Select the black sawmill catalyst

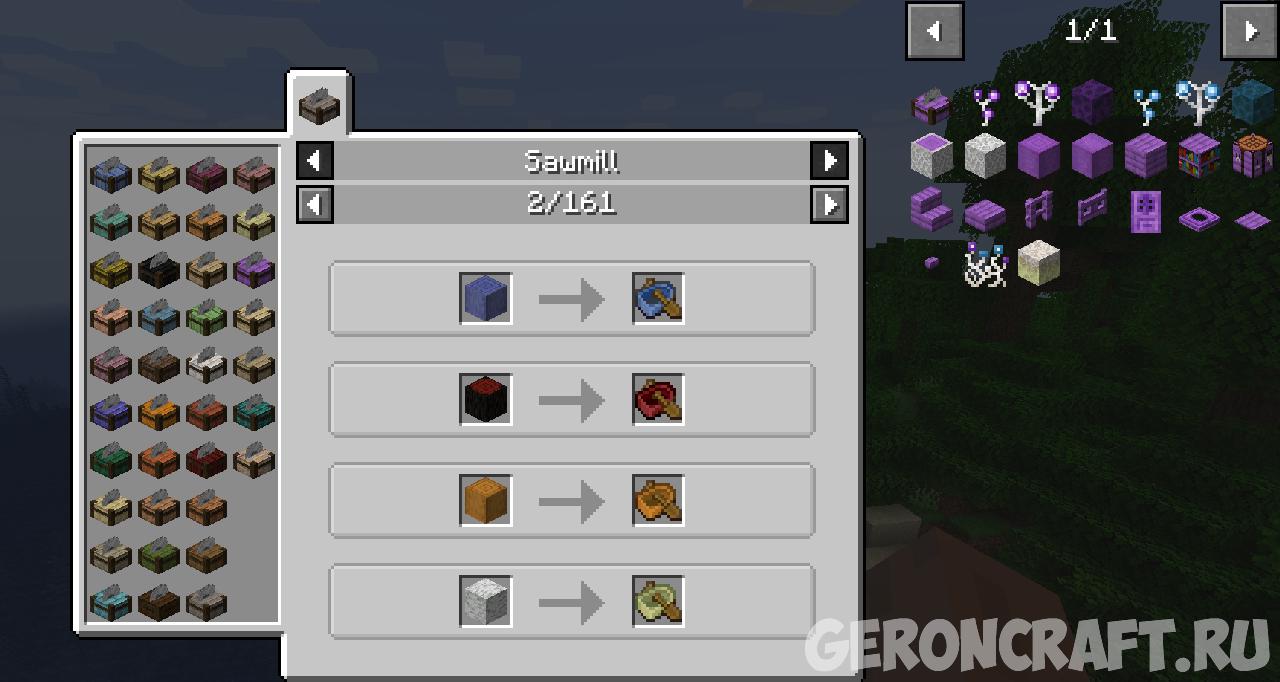[x=158, y=269]
